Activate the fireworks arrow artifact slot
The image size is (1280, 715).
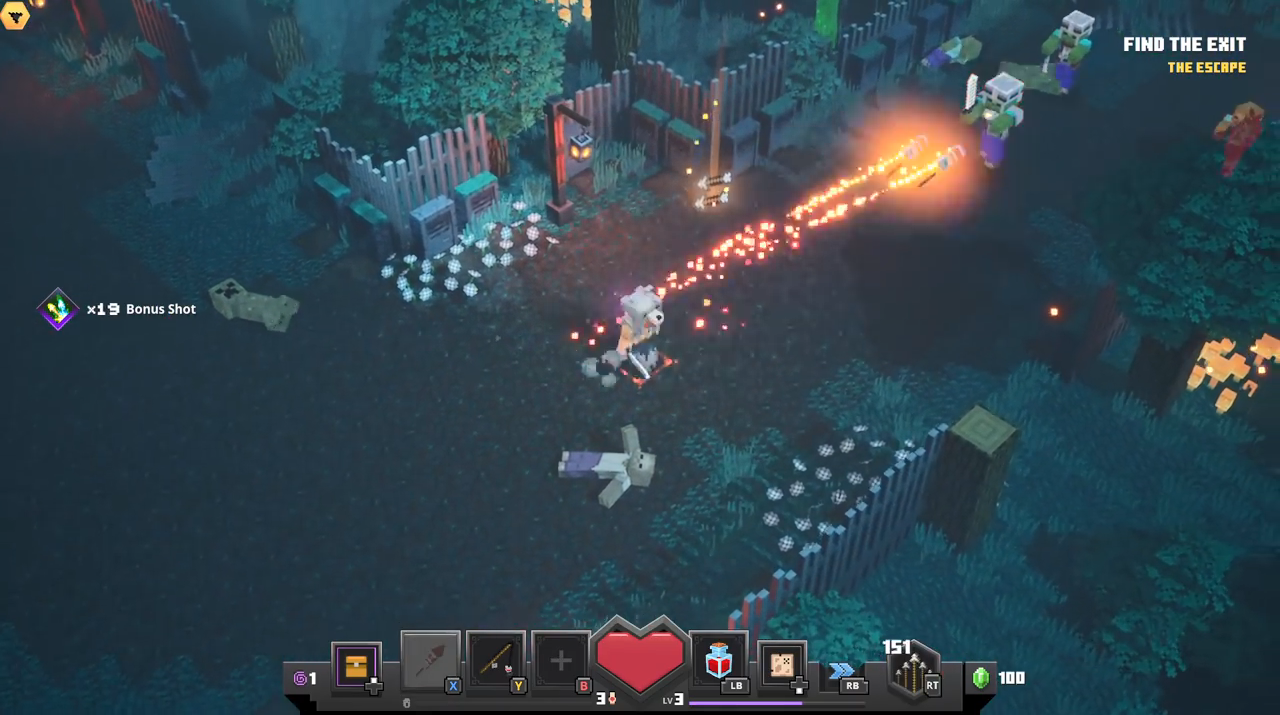[430, 661]
